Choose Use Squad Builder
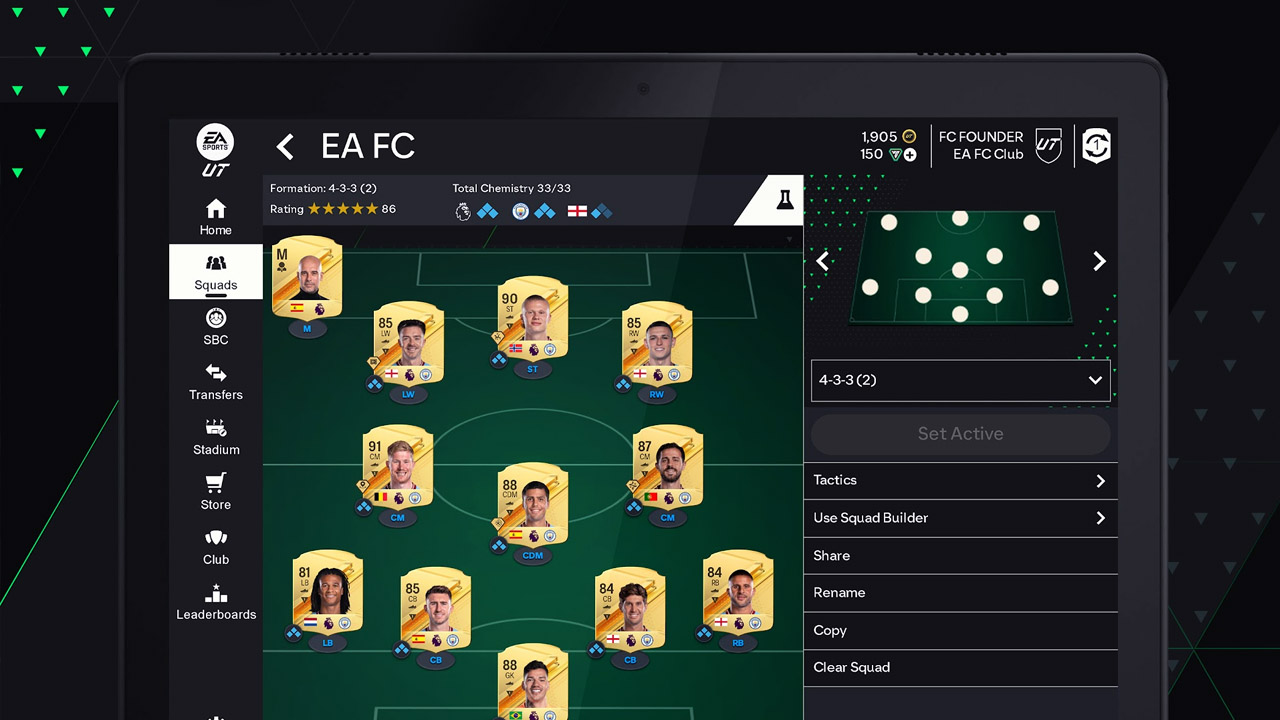This screenshot has height=720, width=1280. 960,518
